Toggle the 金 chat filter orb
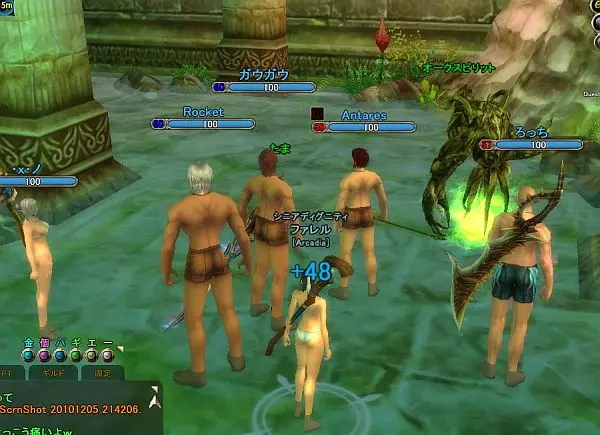Screen dimensions: 600x435 (x=28, y=354)
